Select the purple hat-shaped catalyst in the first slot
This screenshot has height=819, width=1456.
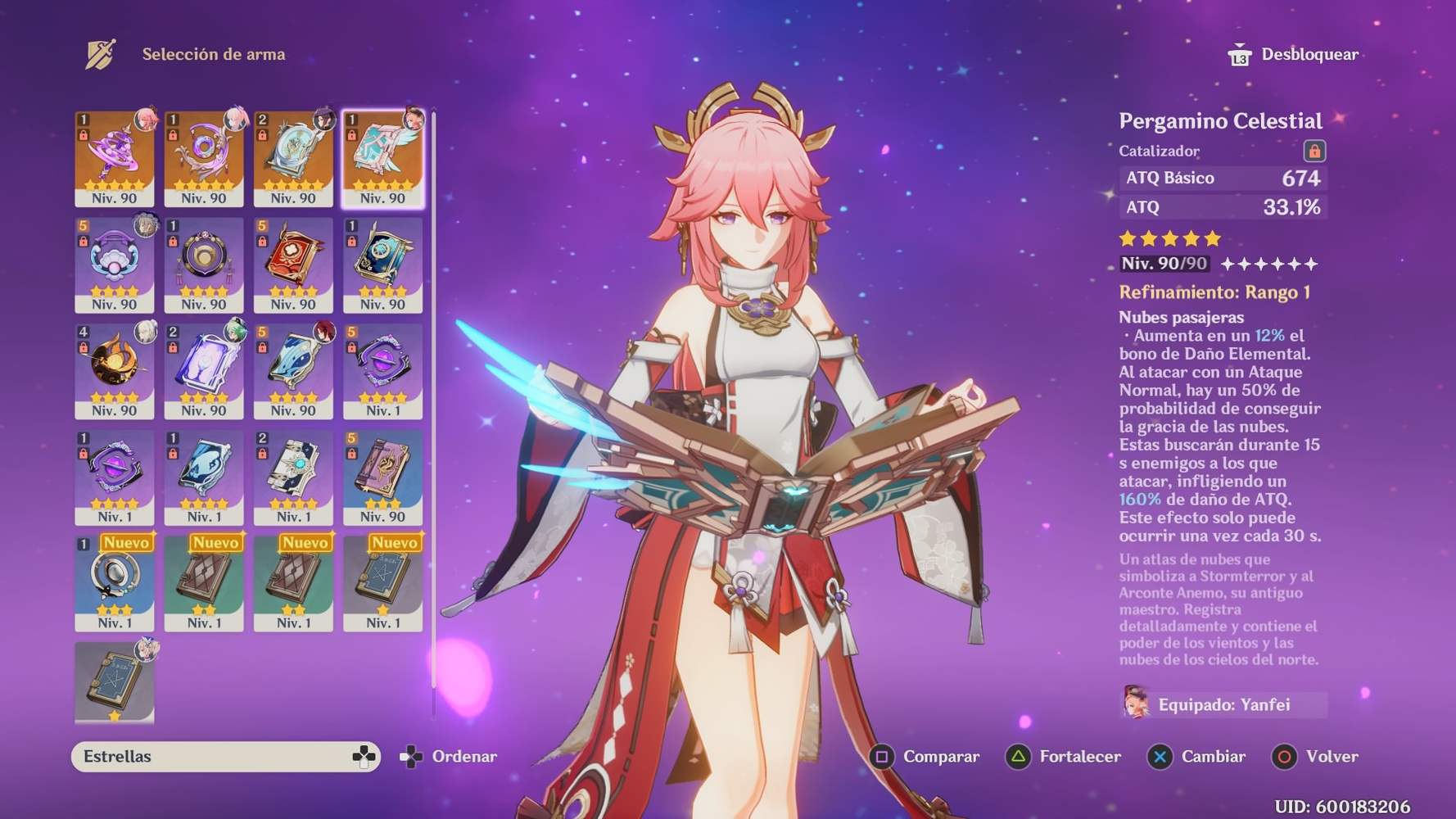pyautogui.click(x=115, y=154)
